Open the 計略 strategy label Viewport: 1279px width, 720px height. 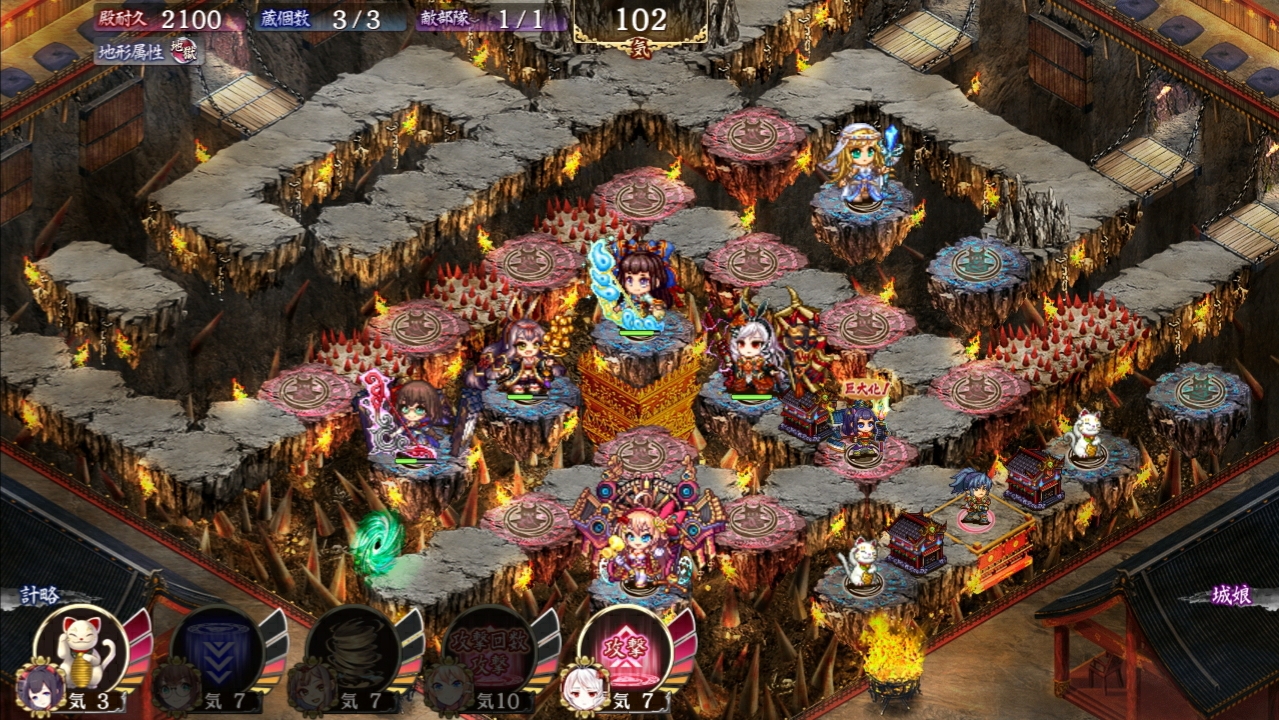pyautogui.click(x=42, y=596)
